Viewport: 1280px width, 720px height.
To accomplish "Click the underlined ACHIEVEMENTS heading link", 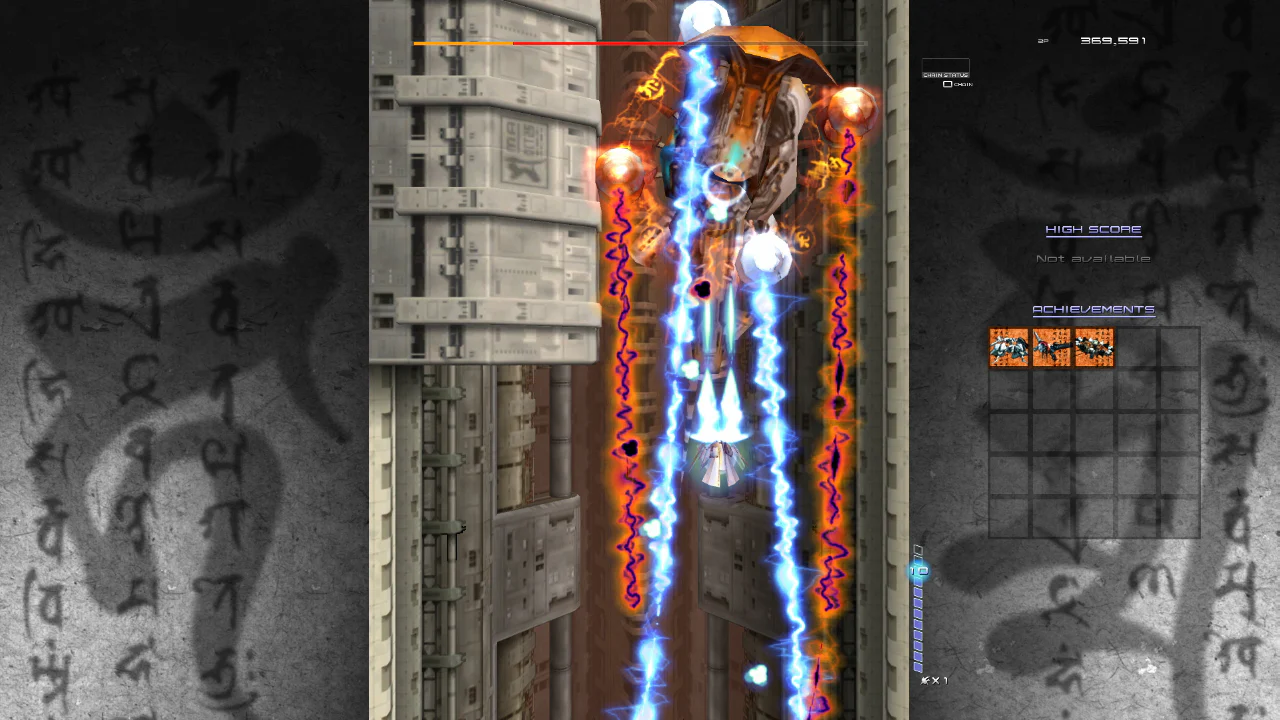I will click(x=1093, y=309).
